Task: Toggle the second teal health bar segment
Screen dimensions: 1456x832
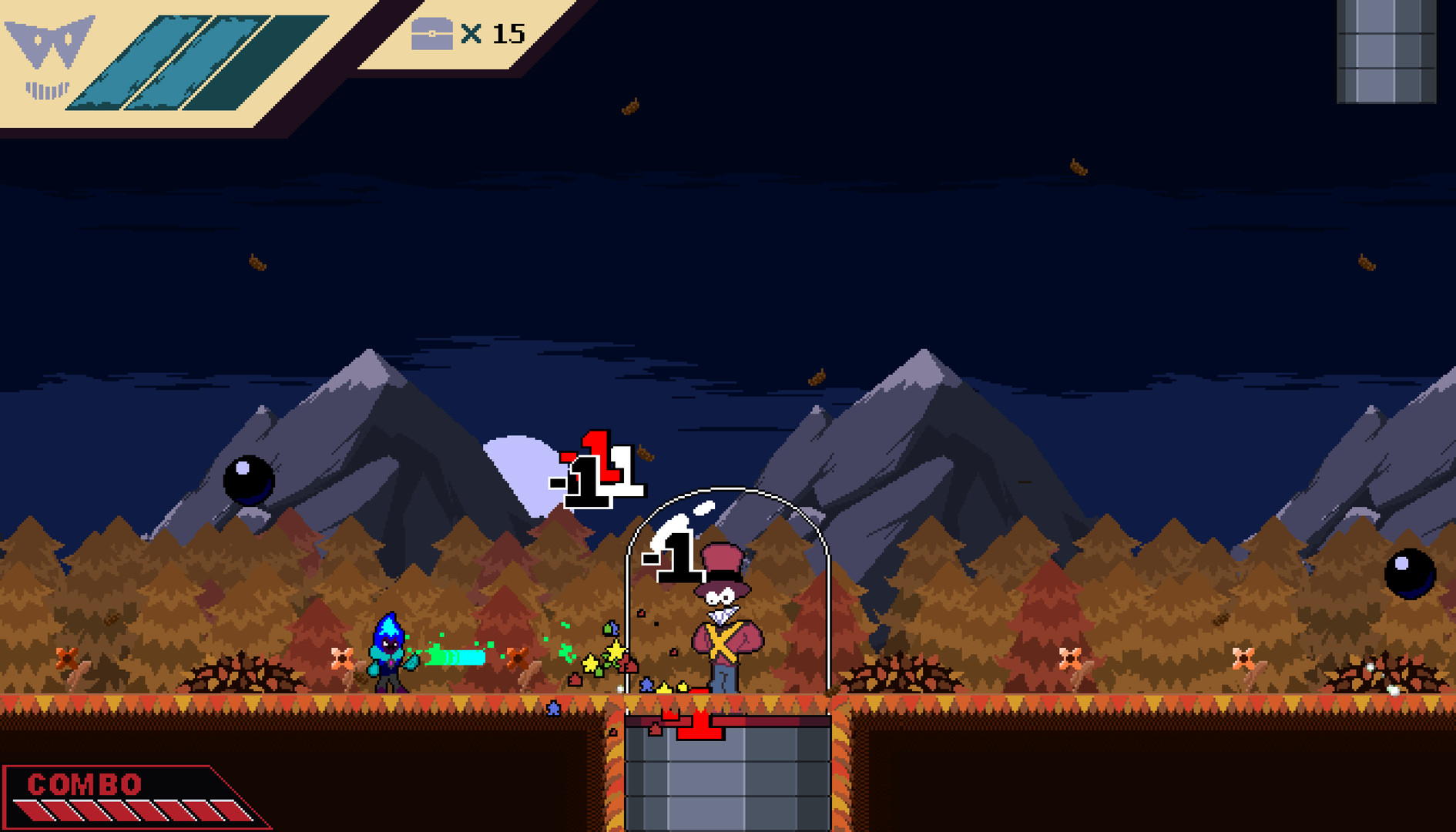Action: (158, 62)
